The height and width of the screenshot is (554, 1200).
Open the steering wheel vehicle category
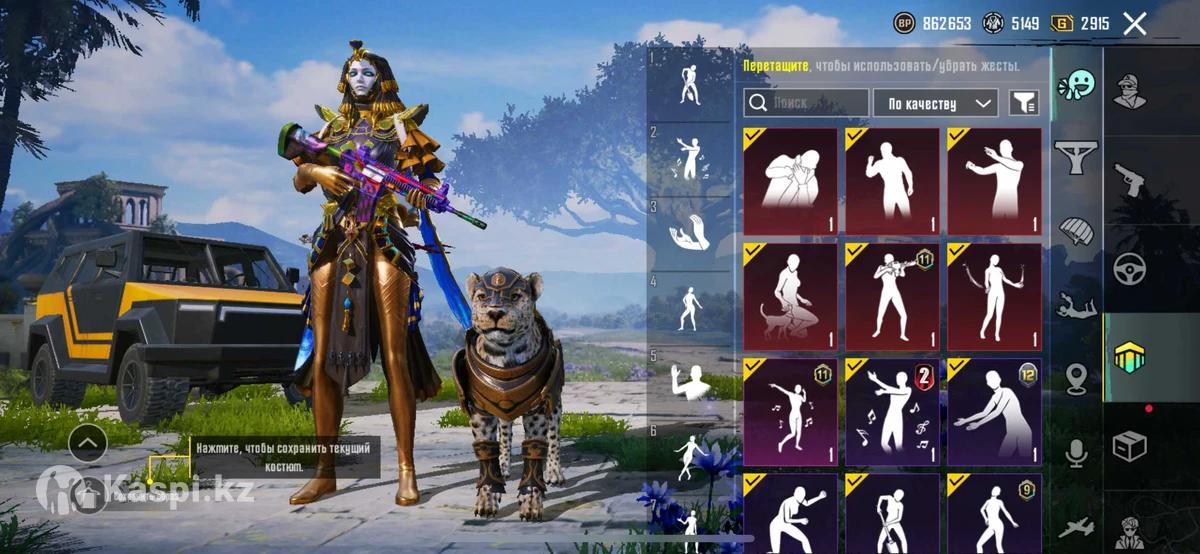1130,268
